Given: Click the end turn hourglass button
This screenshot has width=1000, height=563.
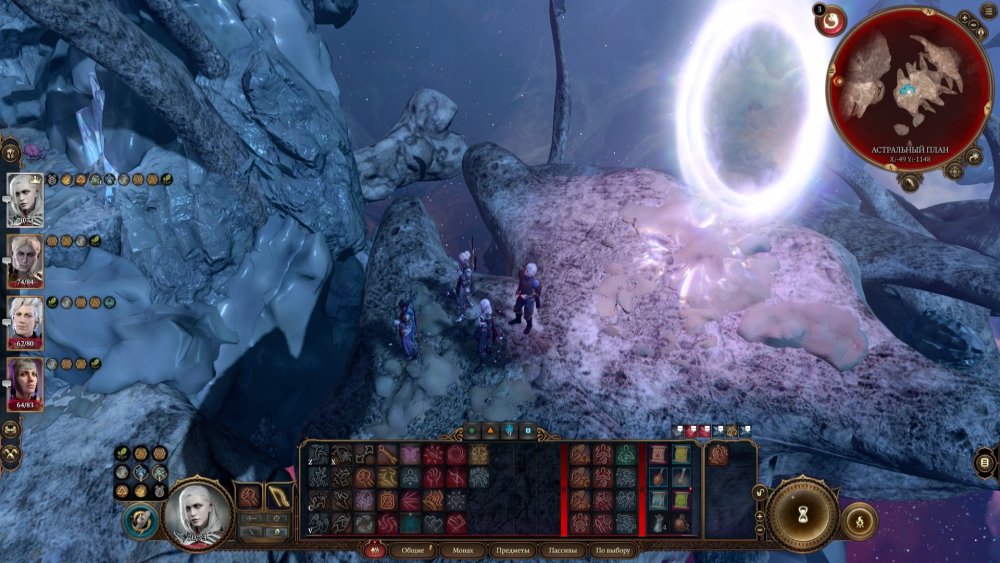Looking at the screenshot, I should tap(802, 513).
